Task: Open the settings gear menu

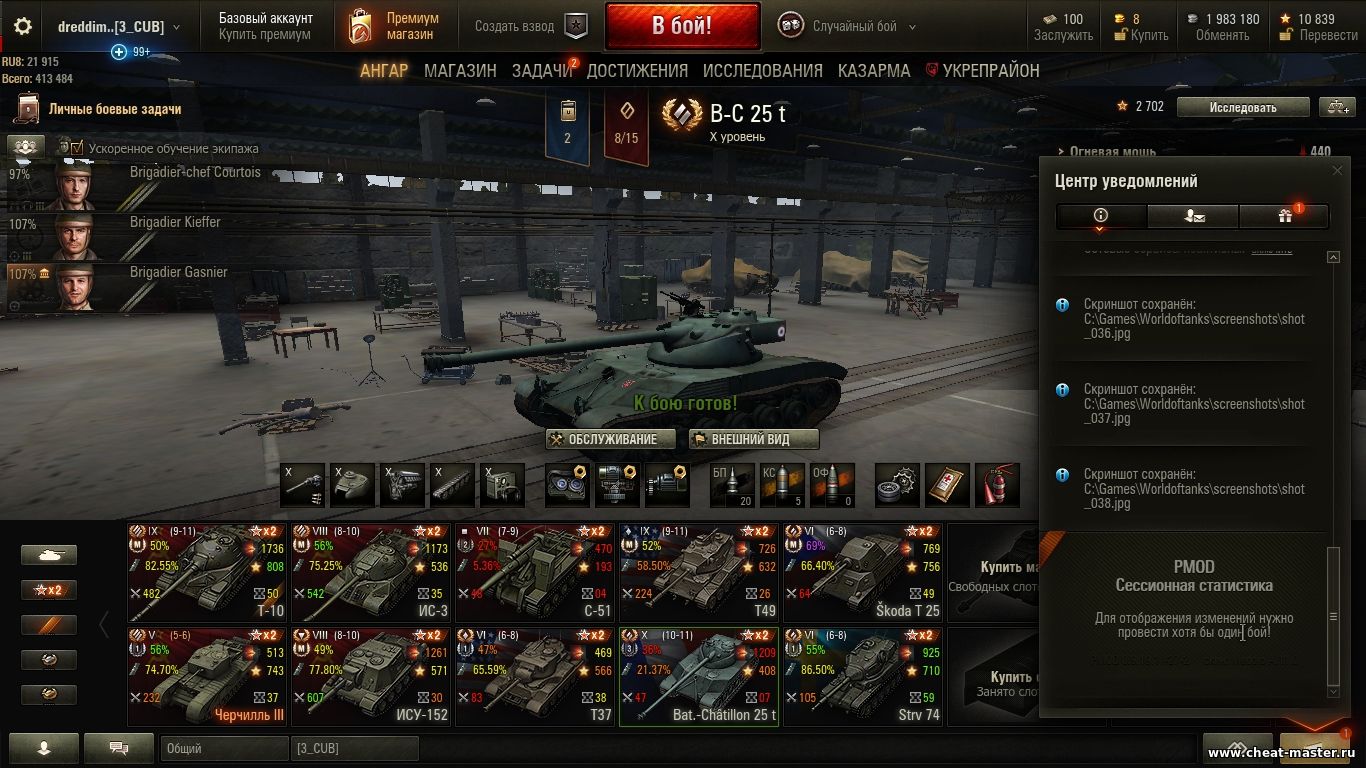Action: point(22,26)
